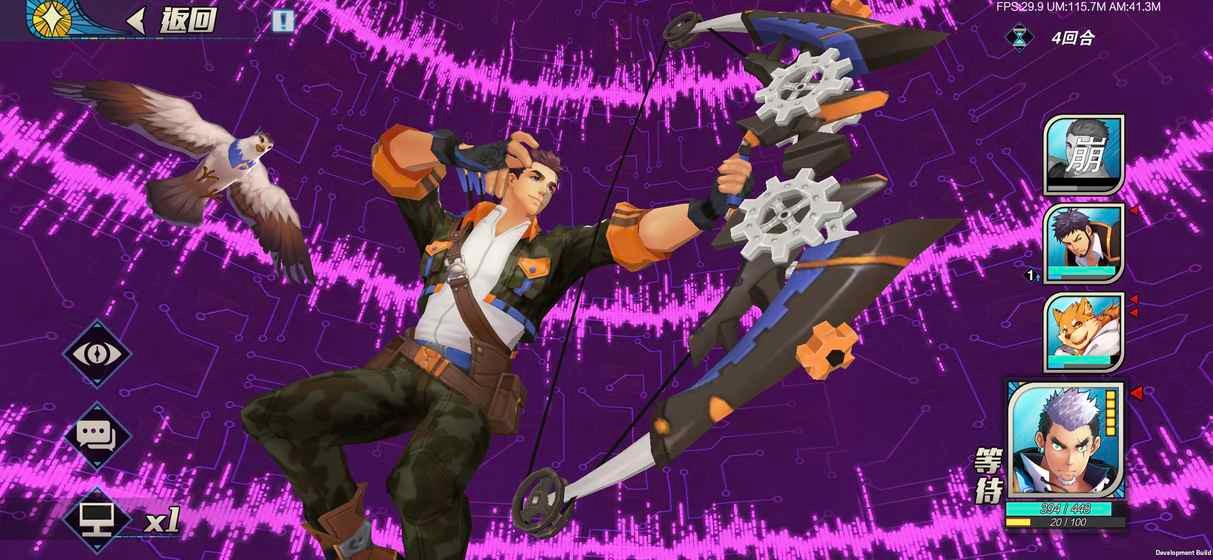Select the silver-haired active character portrait
The width and height of the screenshot is (1213, 560).
[x=1066, y=441]
